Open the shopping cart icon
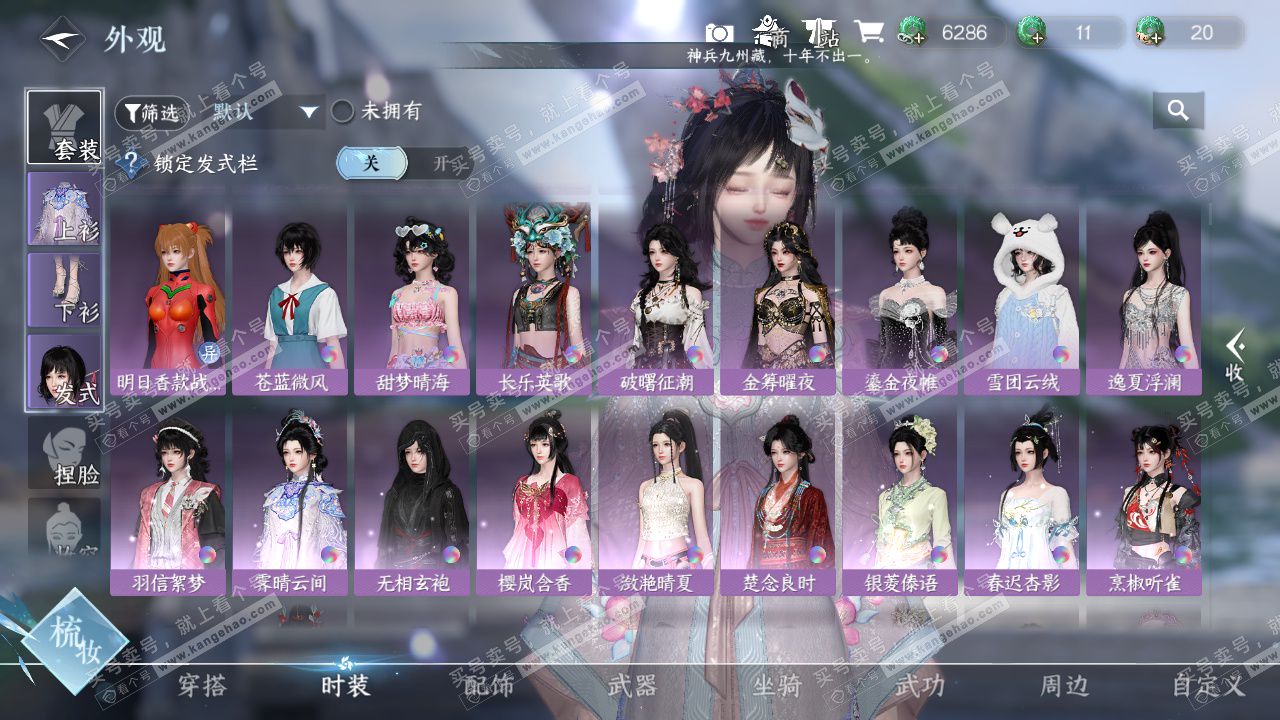1280x720 pixels. (869, 32)
